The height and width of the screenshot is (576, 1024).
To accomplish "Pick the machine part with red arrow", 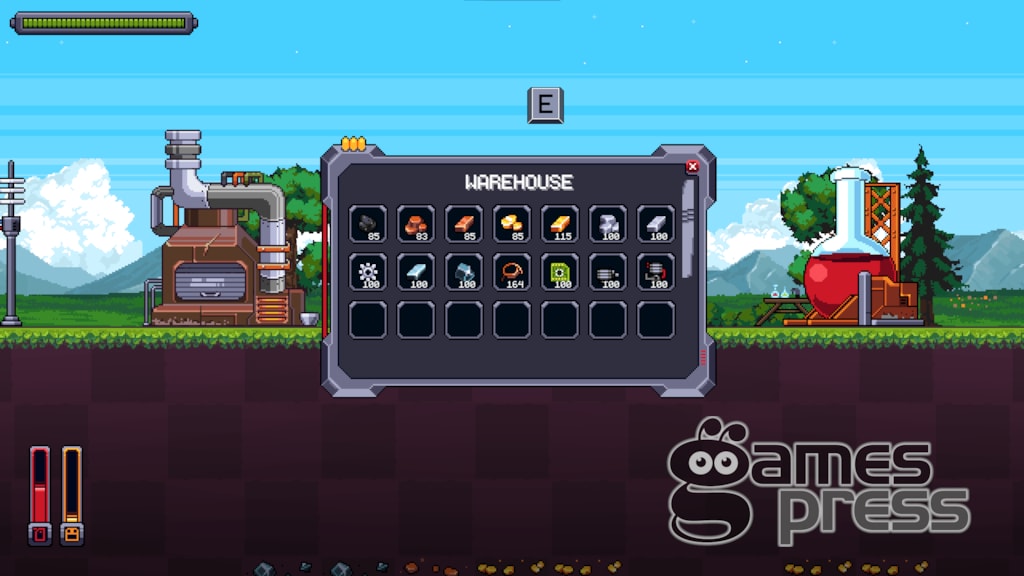I will [x=656, y=272].
